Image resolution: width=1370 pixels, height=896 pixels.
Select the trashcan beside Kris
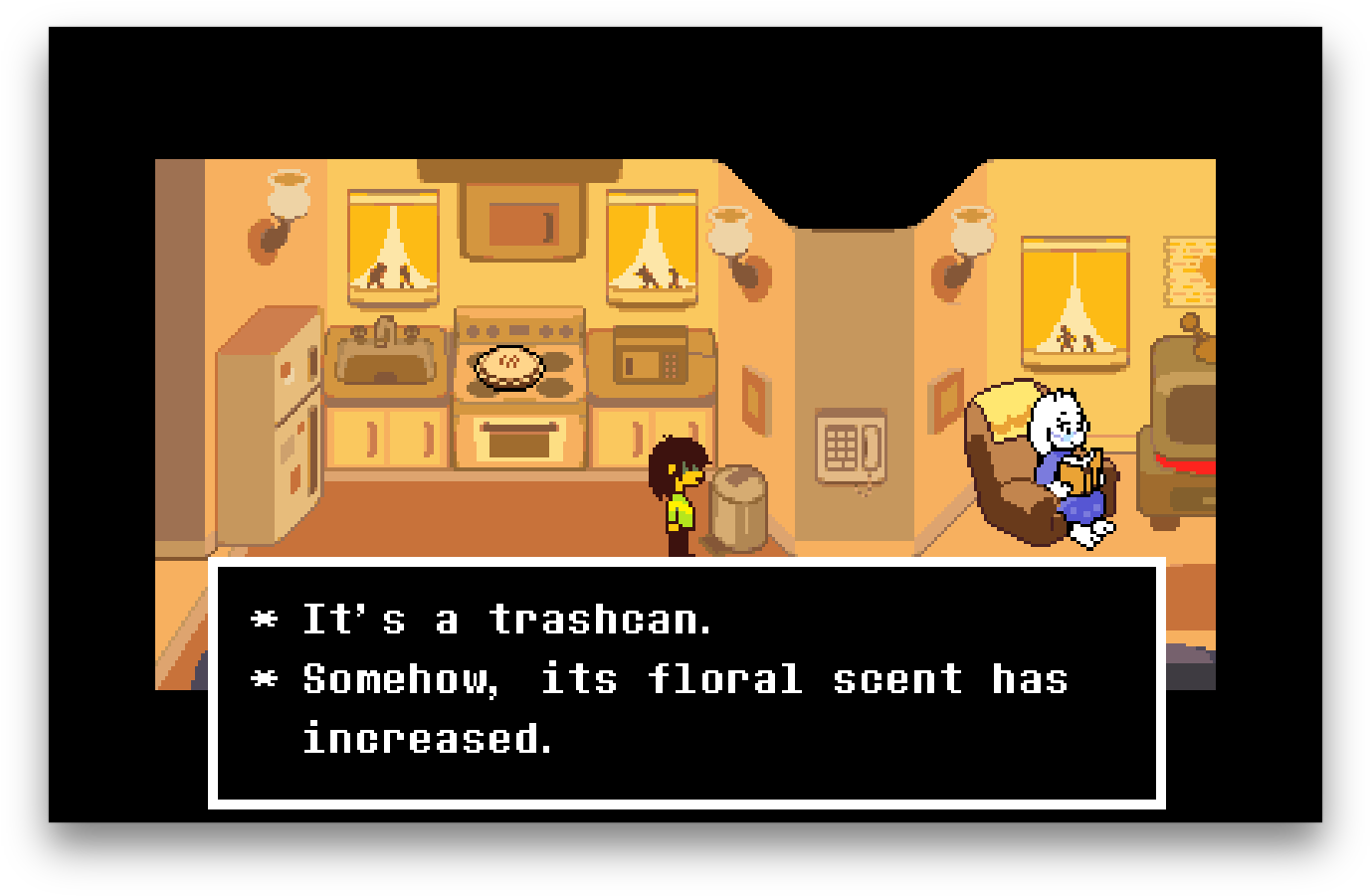pos(736,507)
